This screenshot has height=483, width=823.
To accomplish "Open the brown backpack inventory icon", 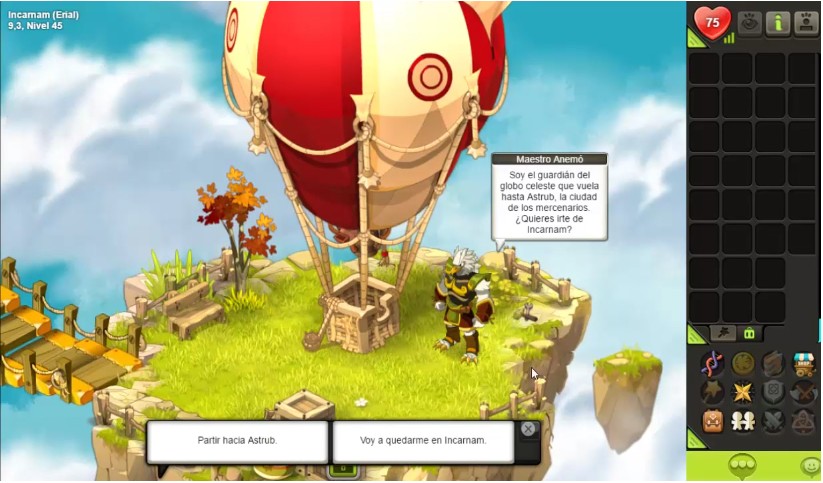I will point(713,420).
